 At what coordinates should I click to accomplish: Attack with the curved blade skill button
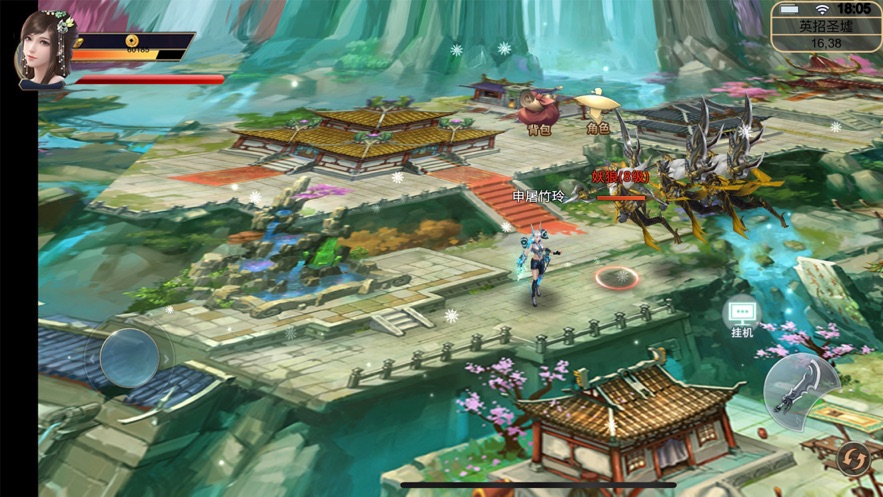pos(800,387)
